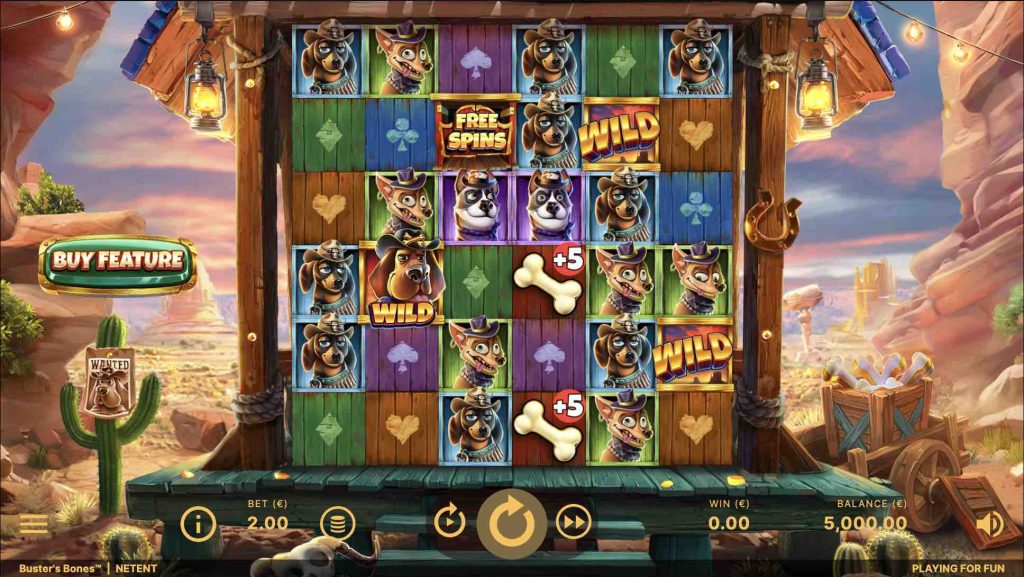Mute the game sound
The image size is (1024, 577).
pyautogui.click(x=989, y=522)
